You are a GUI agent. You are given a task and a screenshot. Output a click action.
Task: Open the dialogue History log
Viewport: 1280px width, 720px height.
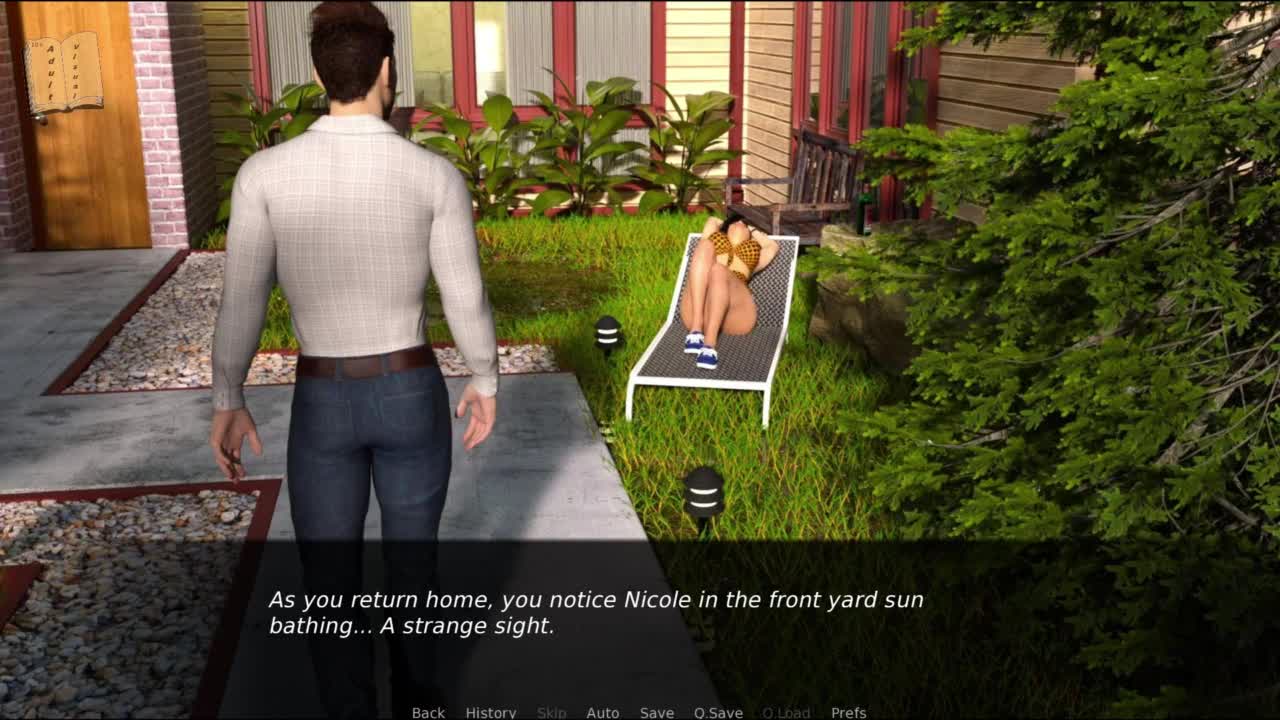(x=490, y=712)
